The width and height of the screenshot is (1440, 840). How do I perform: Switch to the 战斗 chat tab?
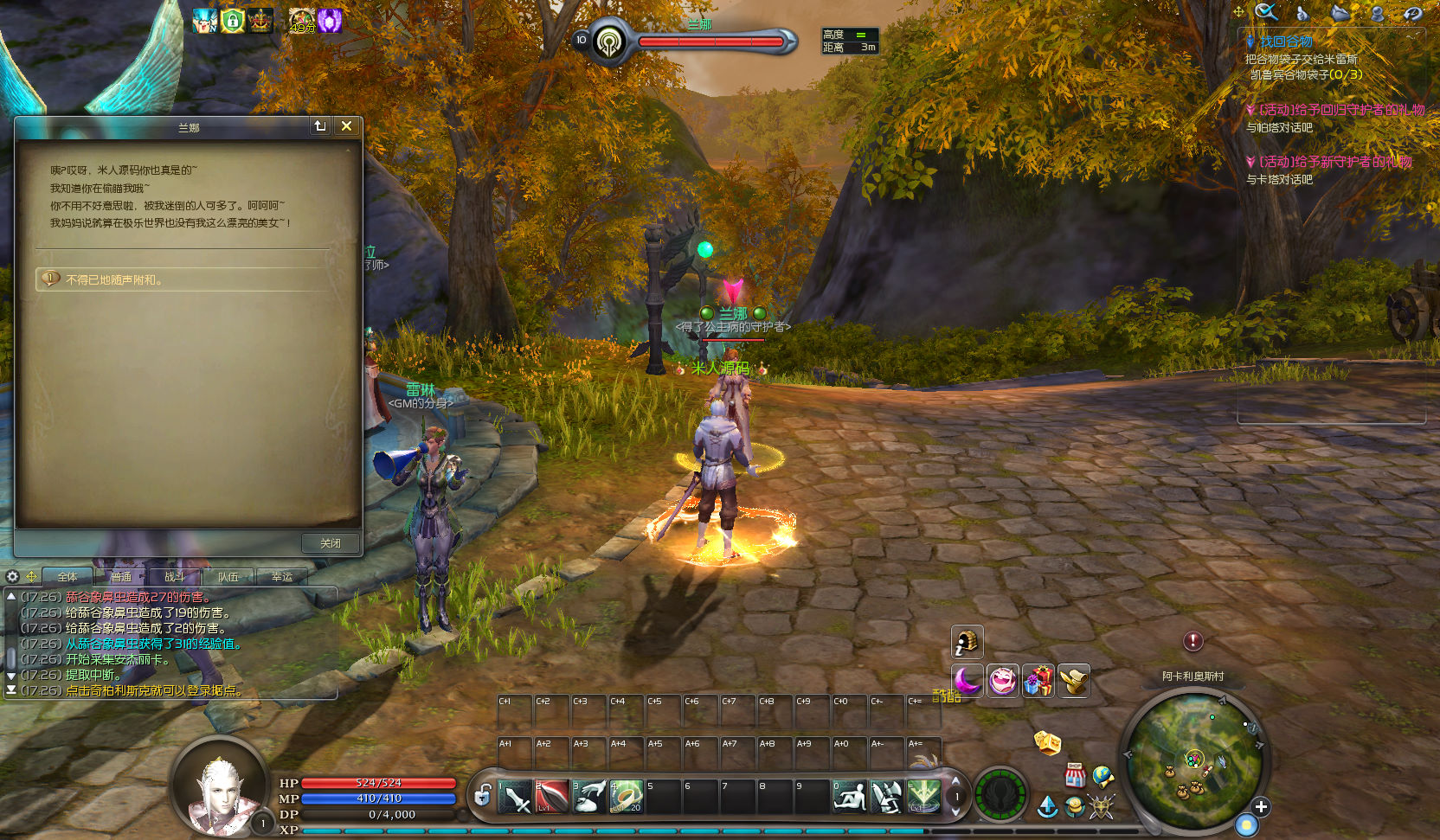(174, 577)
